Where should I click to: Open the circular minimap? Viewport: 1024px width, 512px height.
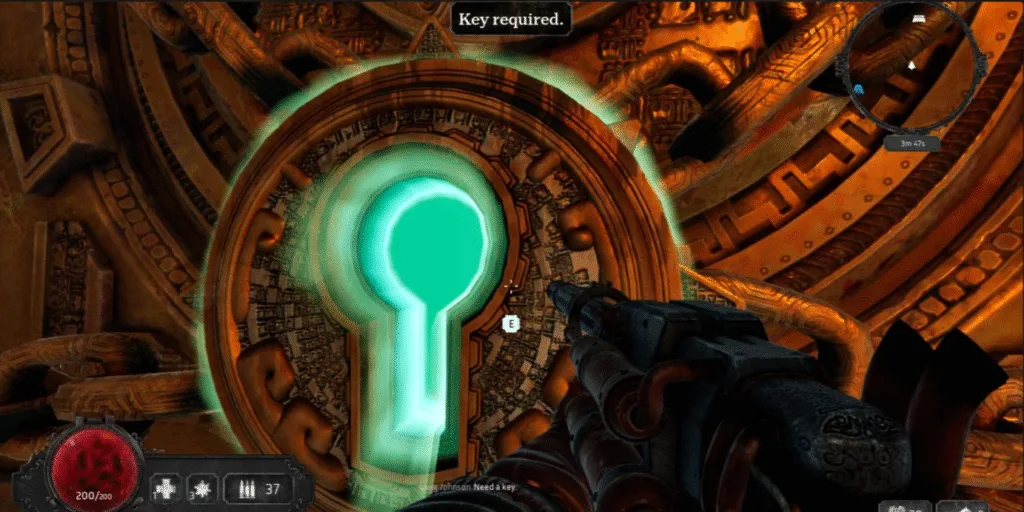coord(909,67)
